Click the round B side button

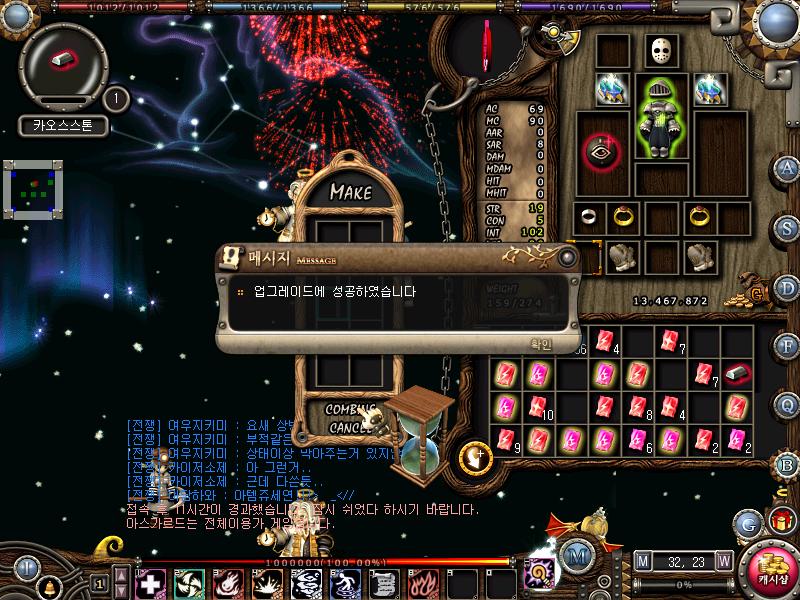point(788,464)
